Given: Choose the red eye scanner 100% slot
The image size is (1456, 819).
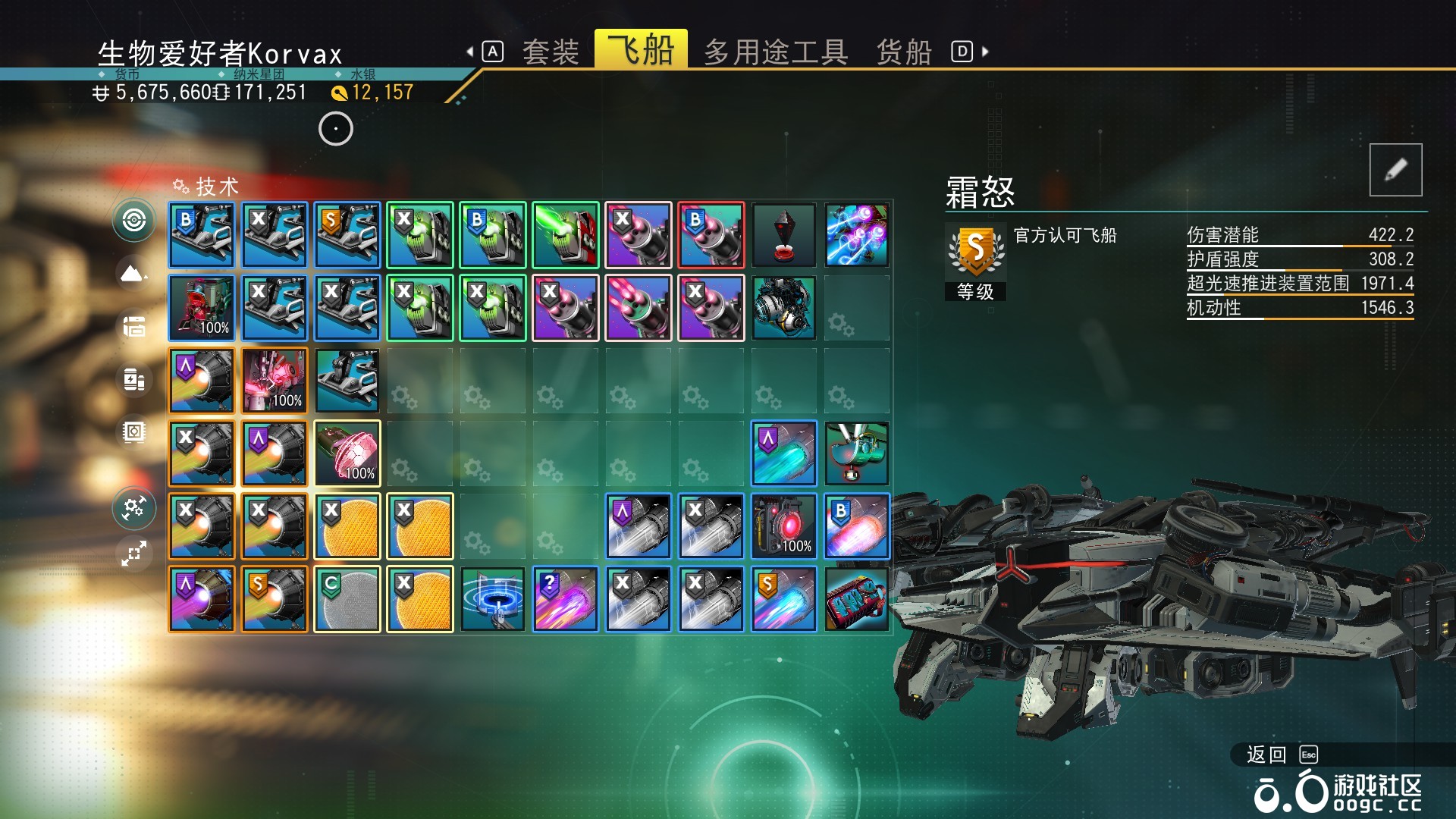Looking at the screenshot, I should click(784, 526).
